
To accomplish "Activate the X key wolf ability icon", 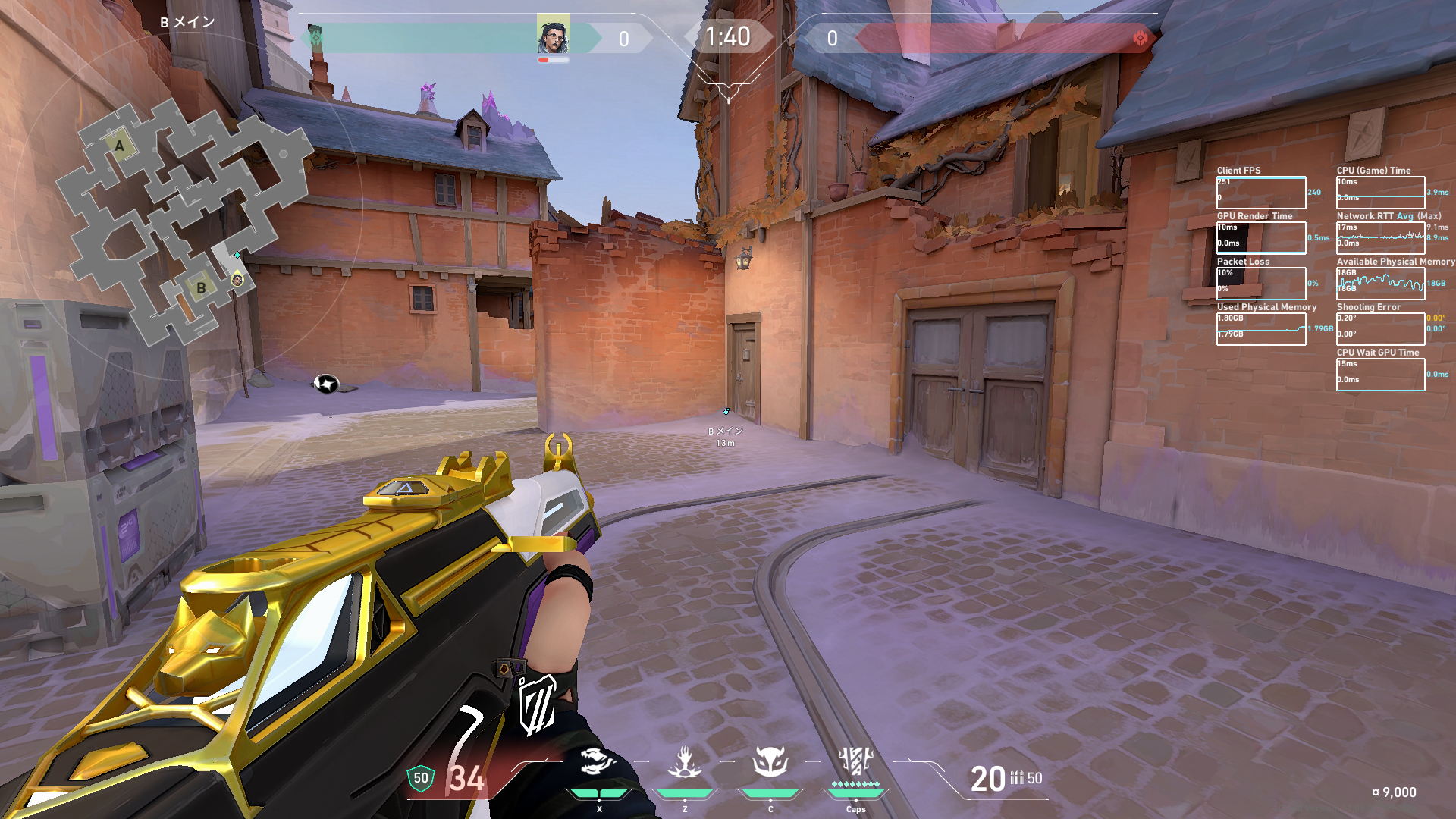I will (x=598, y=762).
